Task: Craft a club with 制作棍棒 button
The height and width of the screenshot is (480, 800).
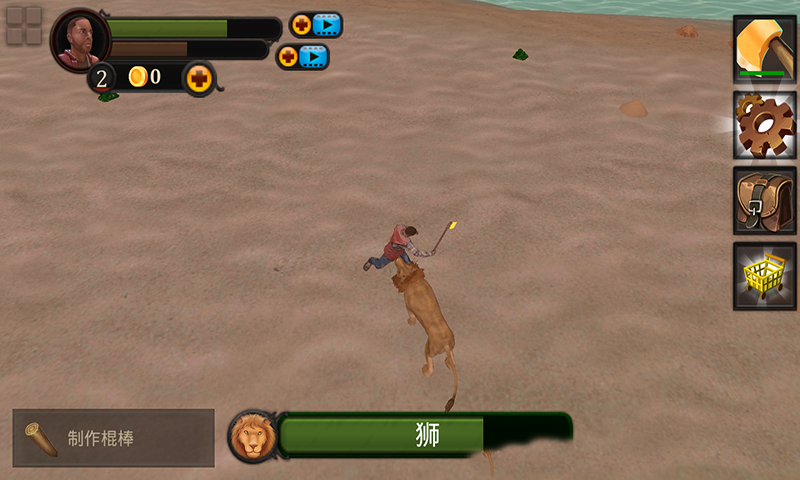Action: (113, 438)
